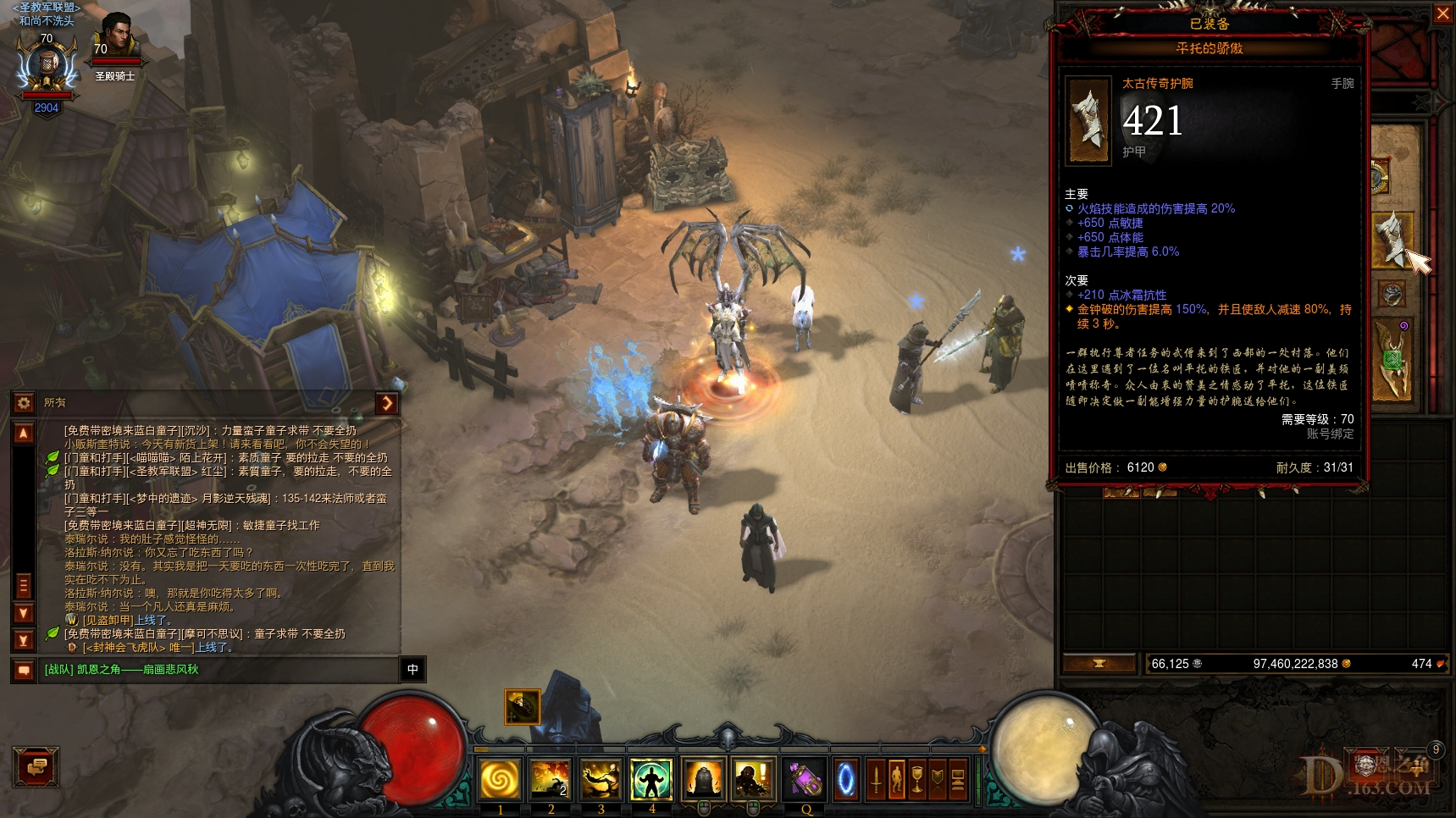The width and height of the screenshot is (1456, 818).
Task: Toggle the 中 input language indicator
Action: click(x=412, y=671)
